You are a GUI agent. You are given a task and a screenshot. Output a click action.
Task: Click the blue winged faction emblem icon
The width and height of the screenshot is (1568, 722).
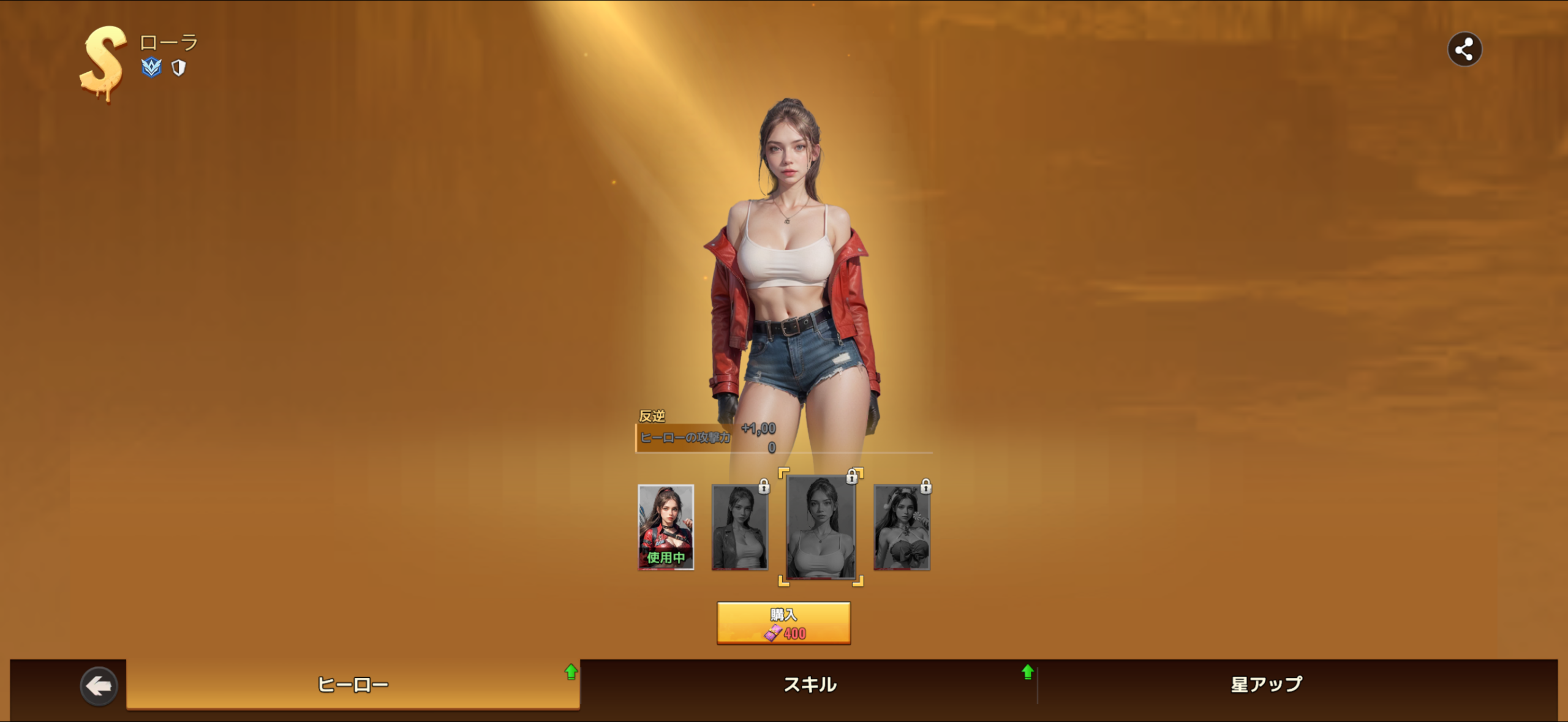tap(151, 67)
